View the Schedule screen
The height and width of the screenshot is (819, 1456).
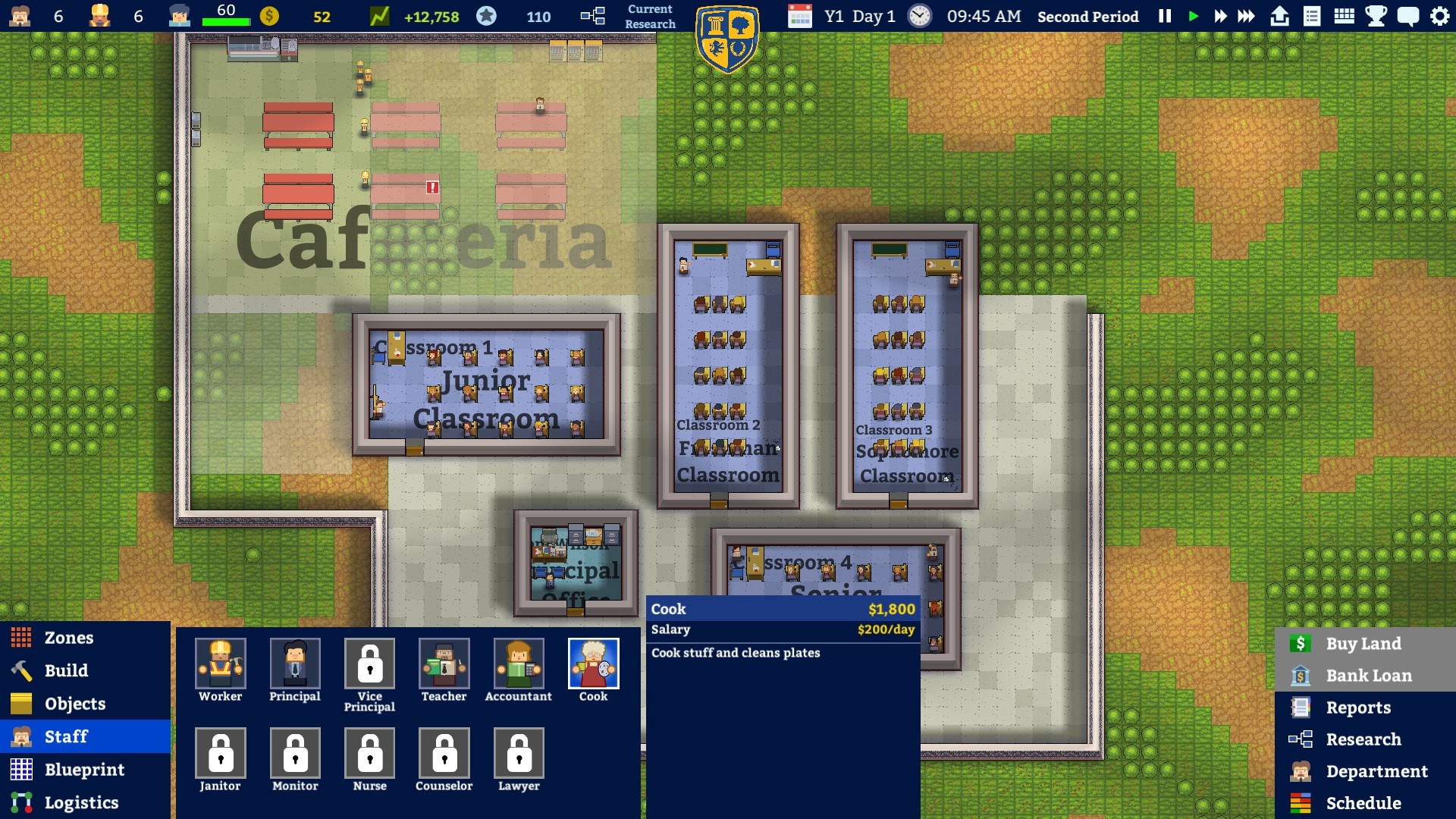point(1363,803)
